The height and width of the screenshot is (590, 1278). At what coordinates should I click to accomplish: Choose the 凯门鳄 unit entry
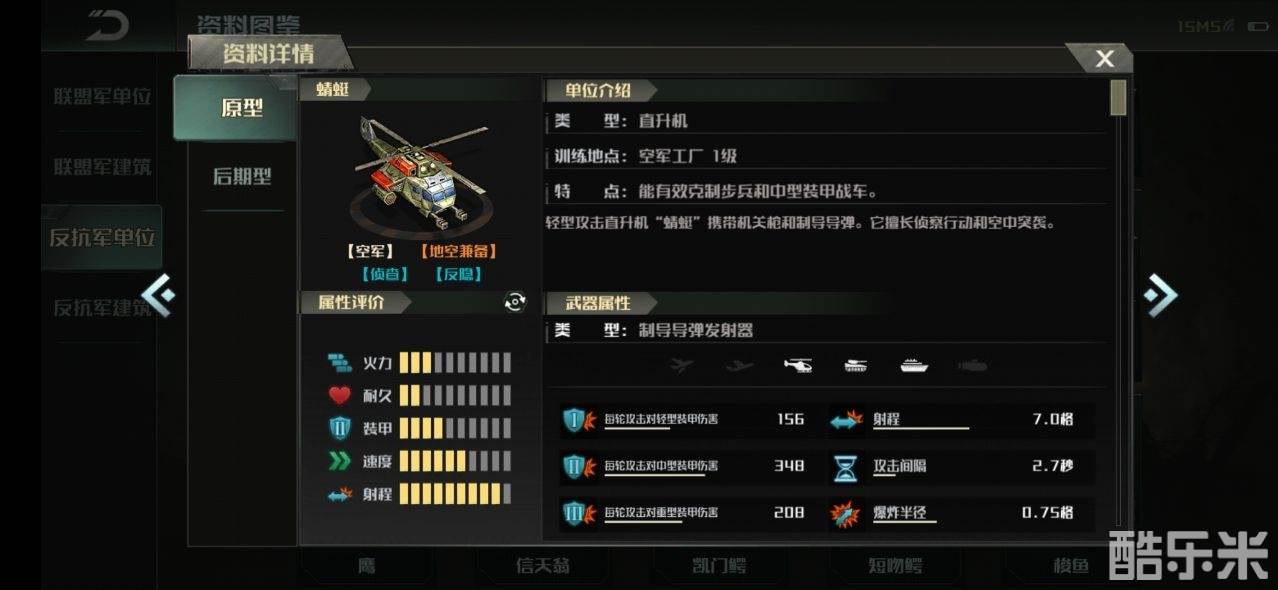pyautogui.click(x=719, y=566)
